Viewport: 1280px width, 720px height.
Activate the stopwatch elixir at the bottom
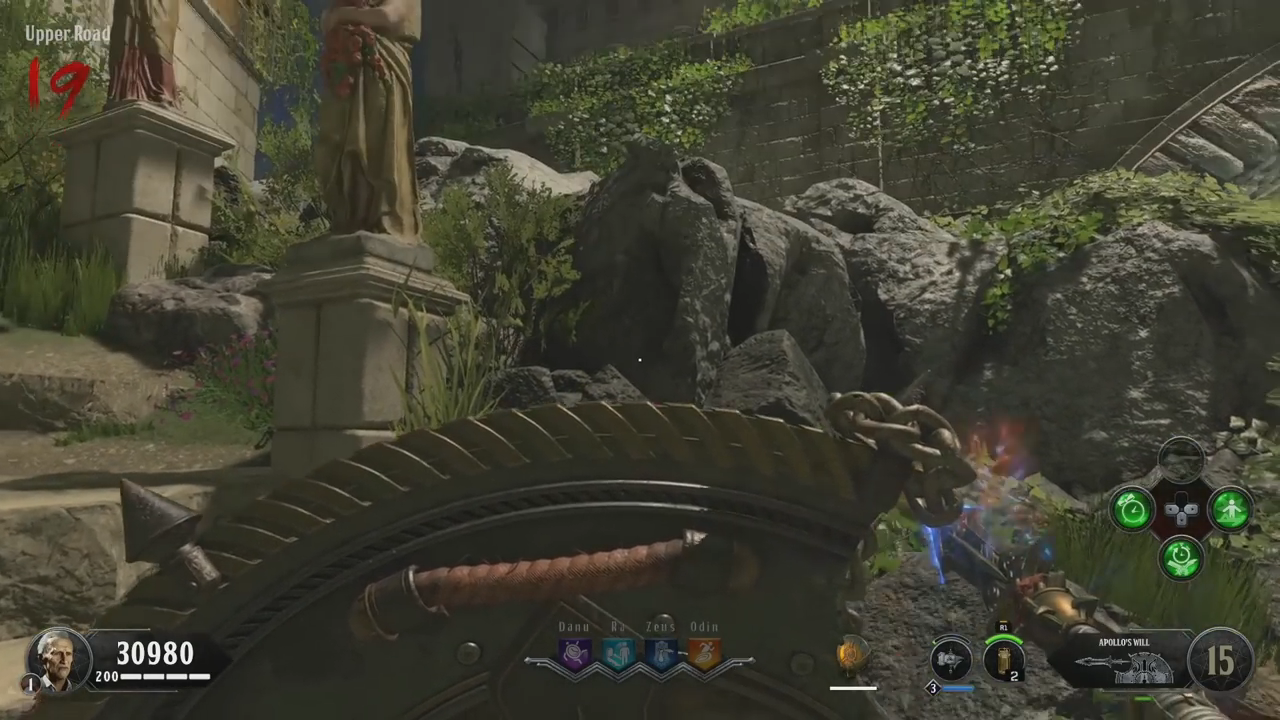coord(1181,557)
